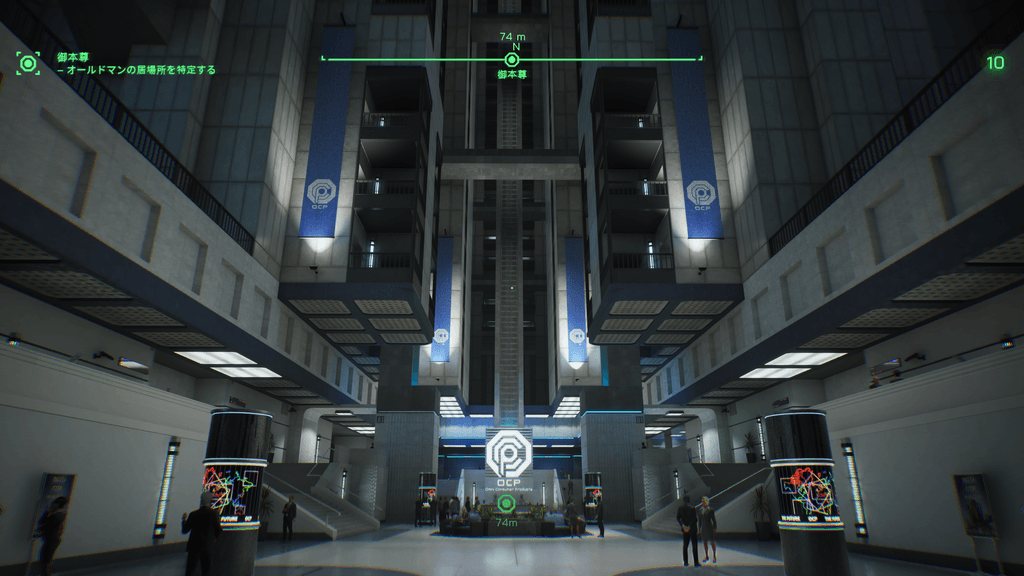Click the objective marker on the compass bar
The width and height of the screenshot is (1024, 576).
pyautogui.click(x=512, y=59)
